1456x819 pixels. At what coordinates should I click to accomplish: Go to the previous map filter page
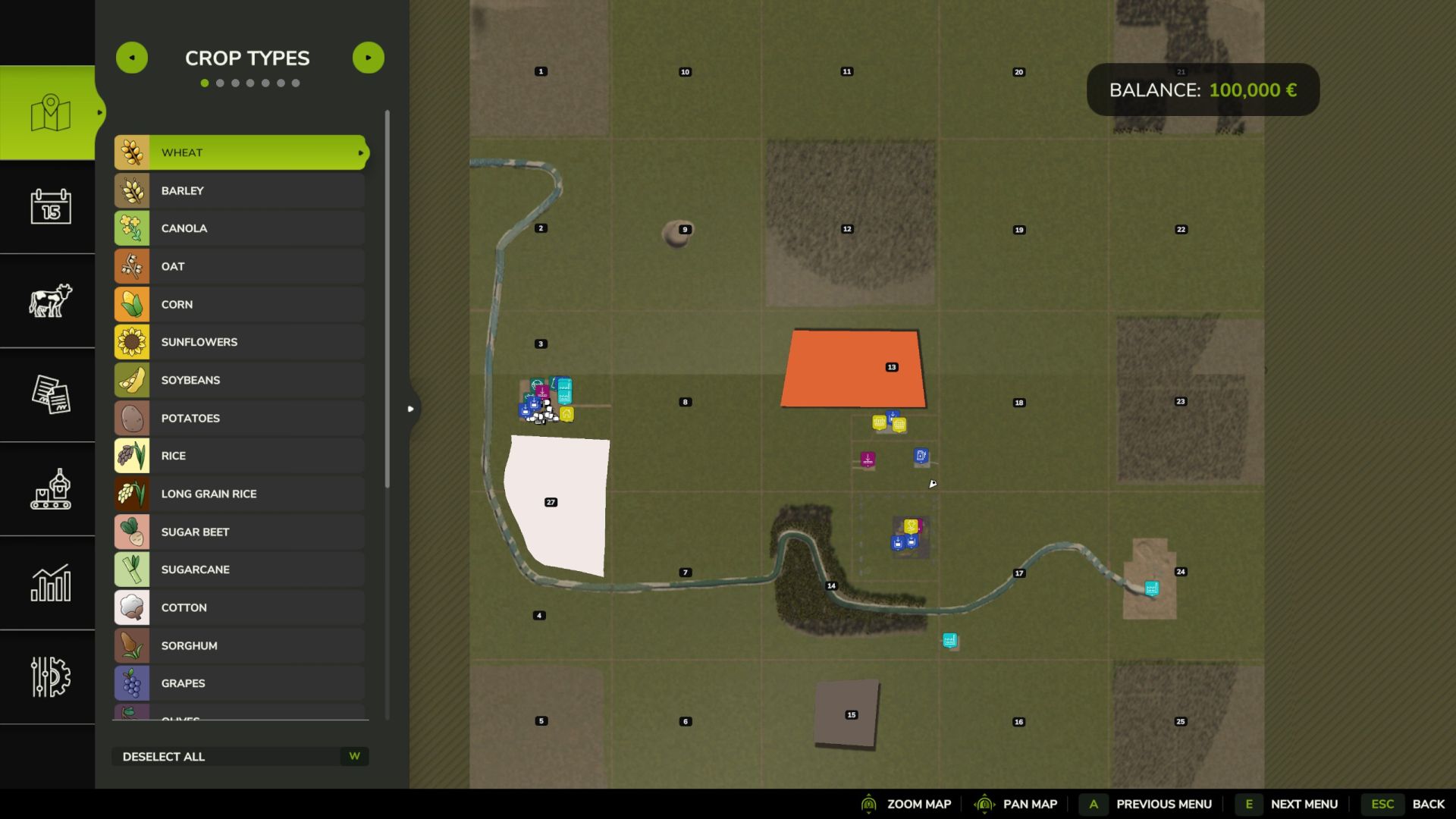tap(132, 58)
